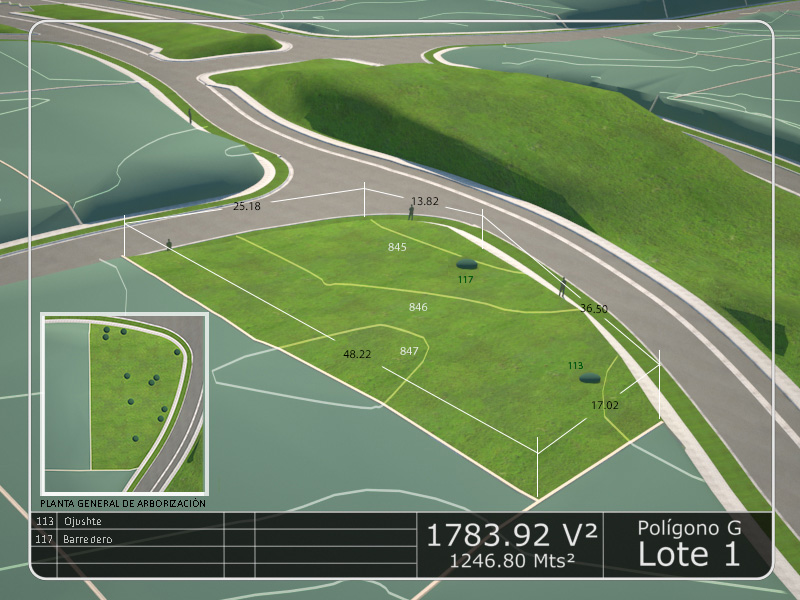Image resolution: width=800 pixels, height=600 pixels.
Task: Select the 117 Barredero legend row
Action: click(87, 539)
